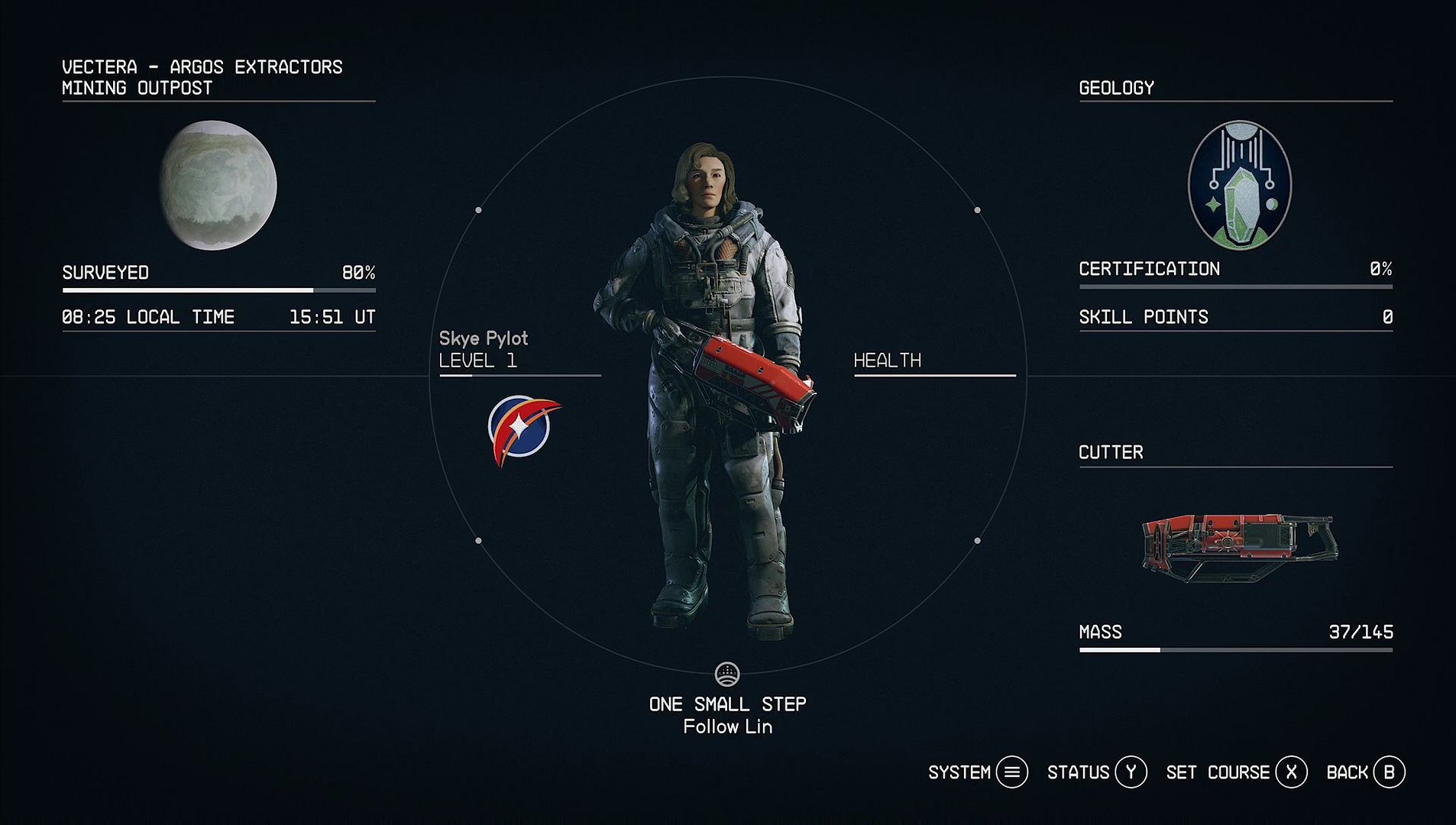Open the Geology skills badge

tap(1239, 186)
